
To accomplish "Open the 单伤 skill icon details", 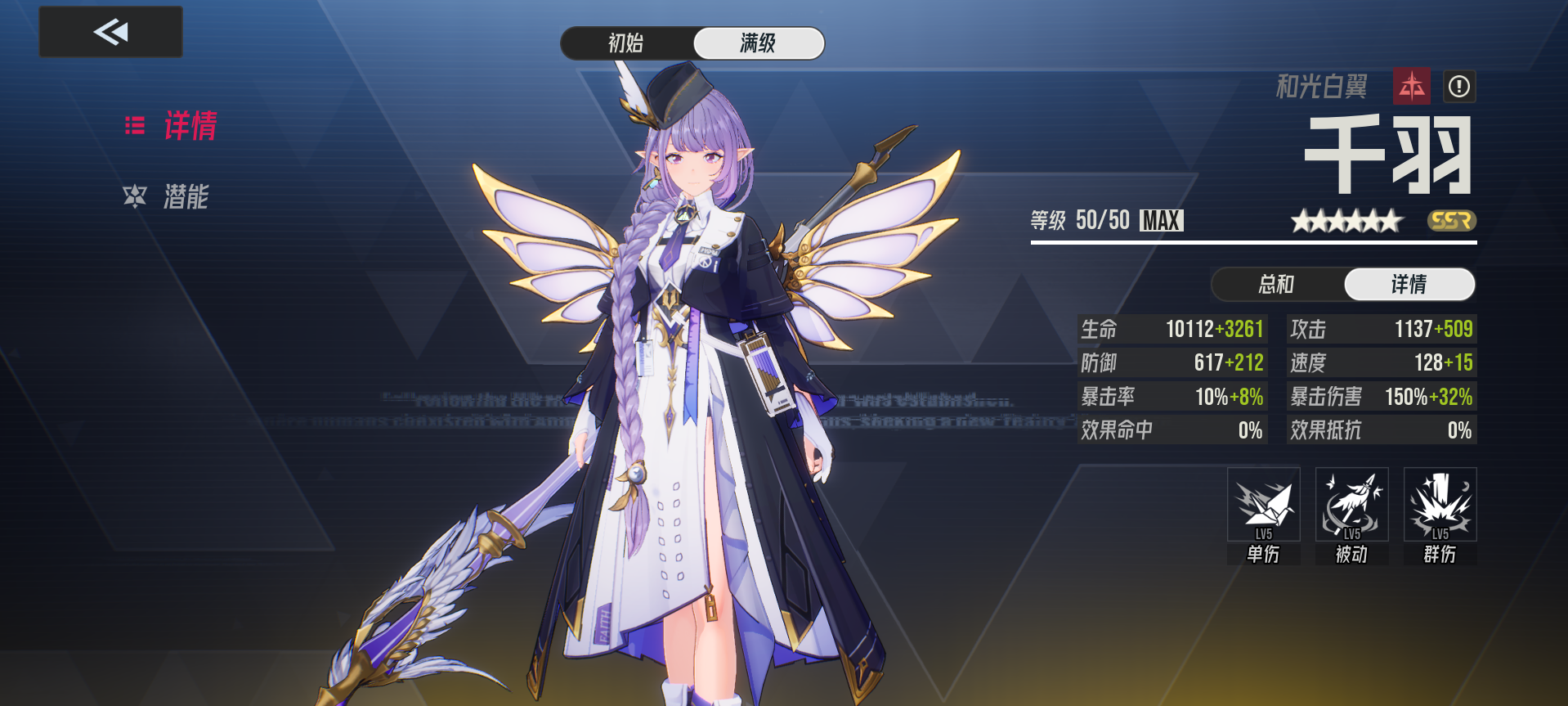I will 1264,506.
